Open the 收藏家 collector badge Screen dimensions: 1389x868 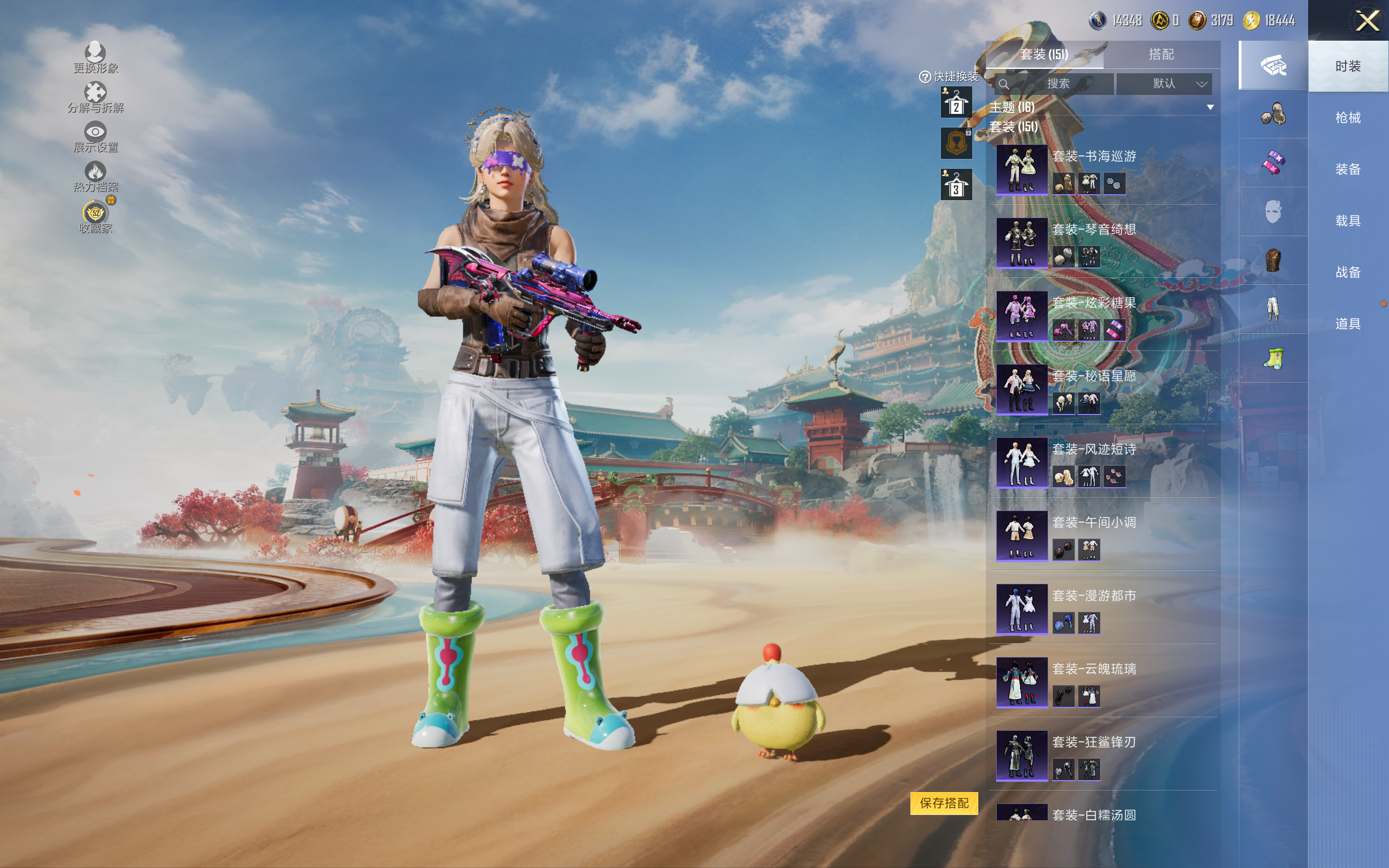(x=95, y=216)
